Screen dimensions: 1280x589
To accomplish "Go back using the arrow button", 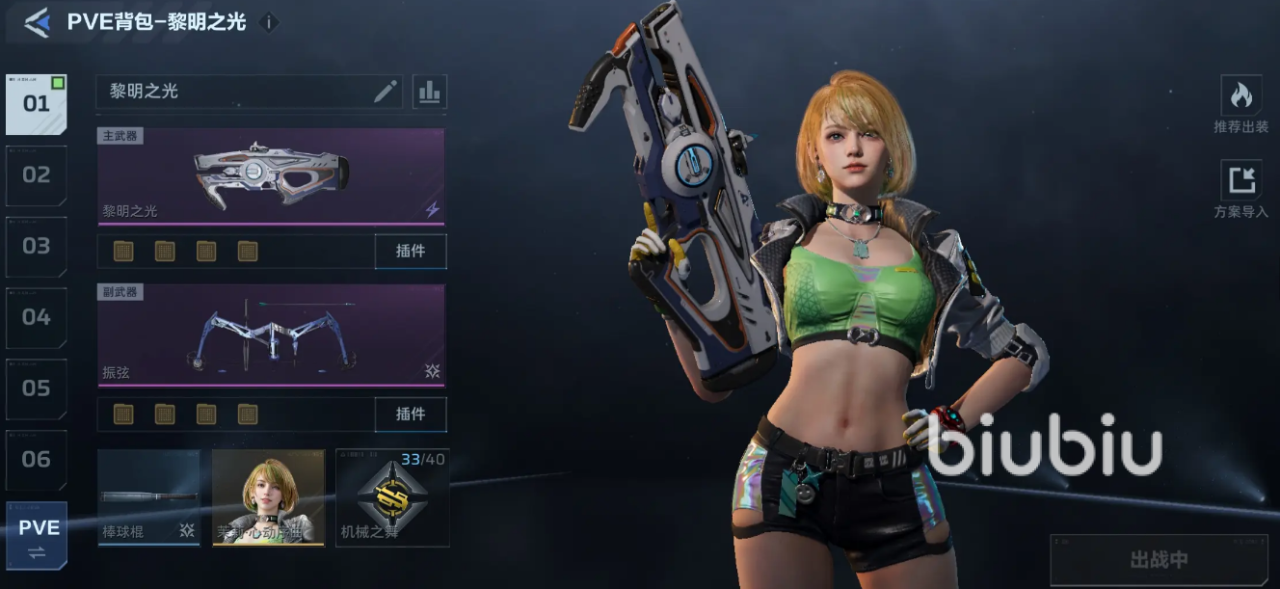I will (x=37, y=22).
